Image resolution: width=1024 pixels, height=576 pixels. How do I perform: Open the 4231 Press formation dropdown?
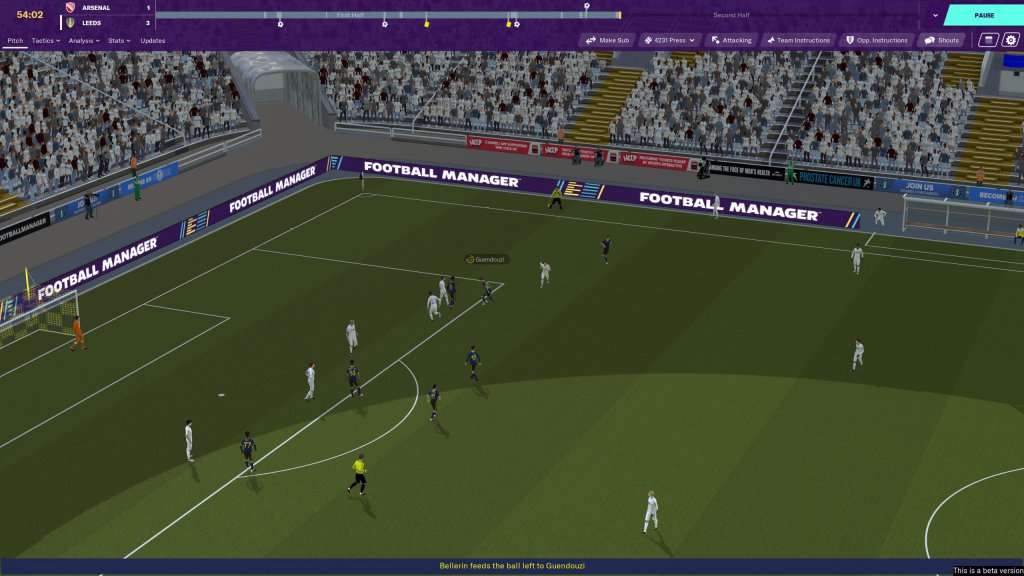(670, 41)
